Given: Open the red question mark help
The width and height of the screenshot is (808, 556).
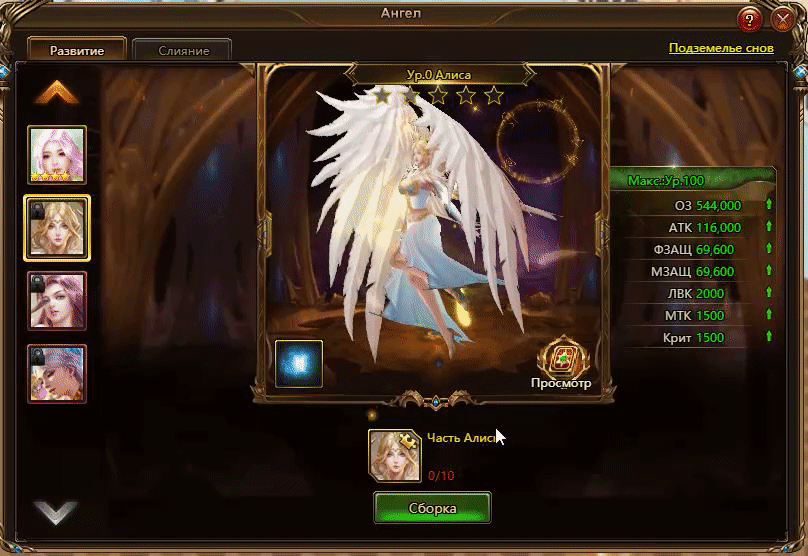Looking at the screenshot, I should click(750, 20).
